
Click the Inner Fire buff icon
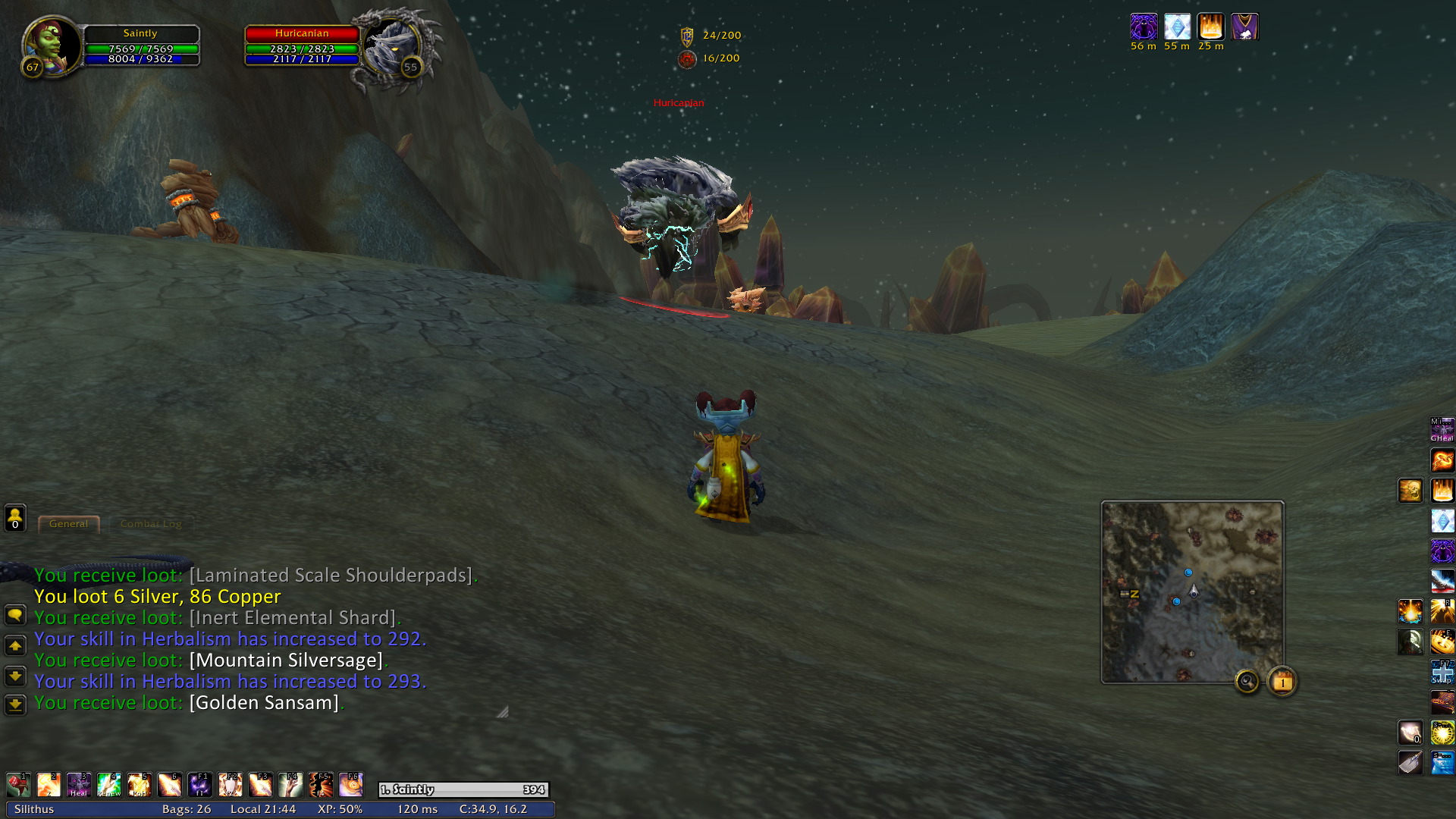(1210, 27)
